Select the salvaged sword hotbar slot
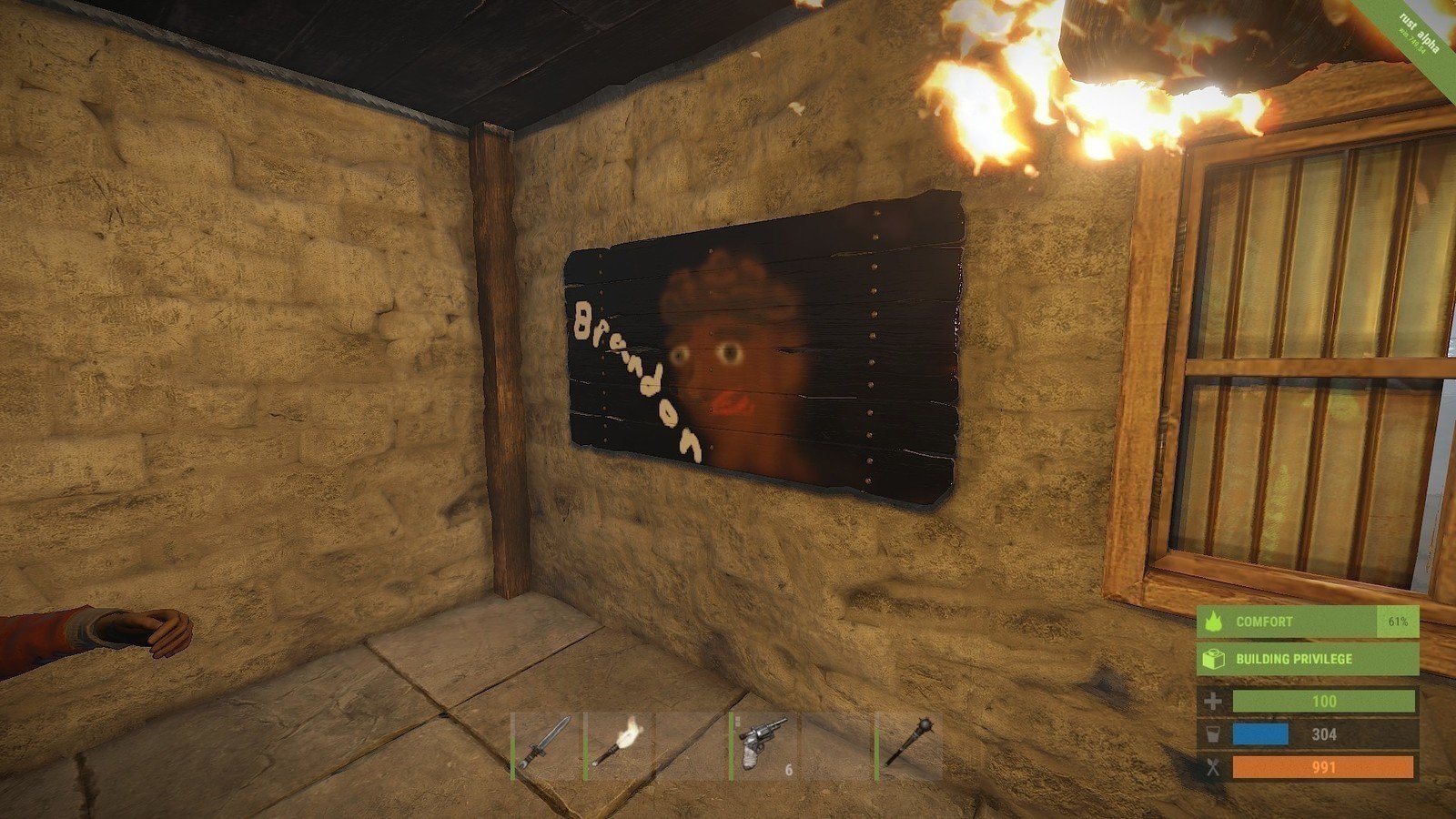The width and height of the screenshot is (1456, 819). tap(546, 745)
